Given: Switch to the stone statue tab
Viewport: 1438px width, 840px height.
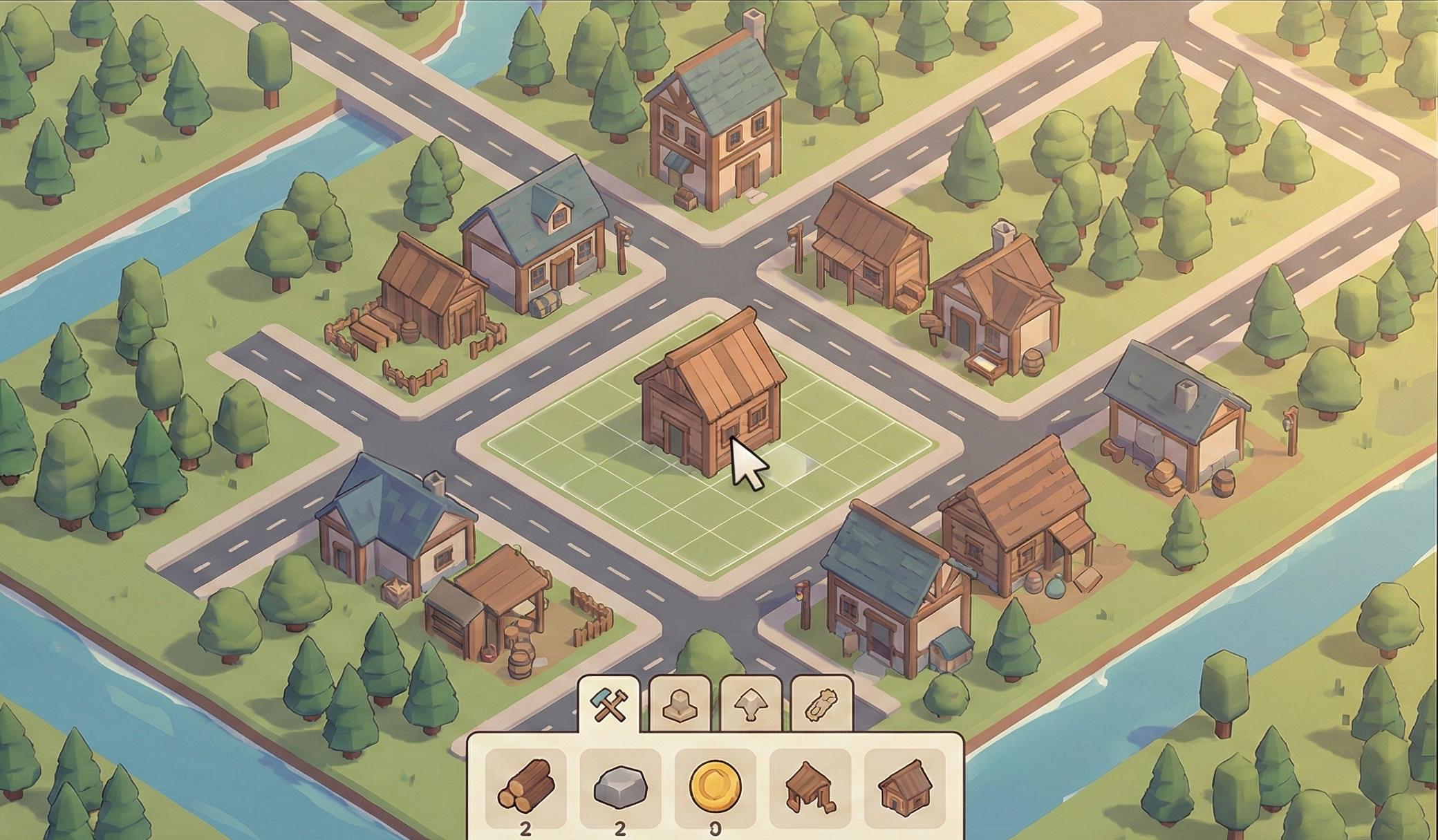Looking at the screenshot, I should pos(680,705).
